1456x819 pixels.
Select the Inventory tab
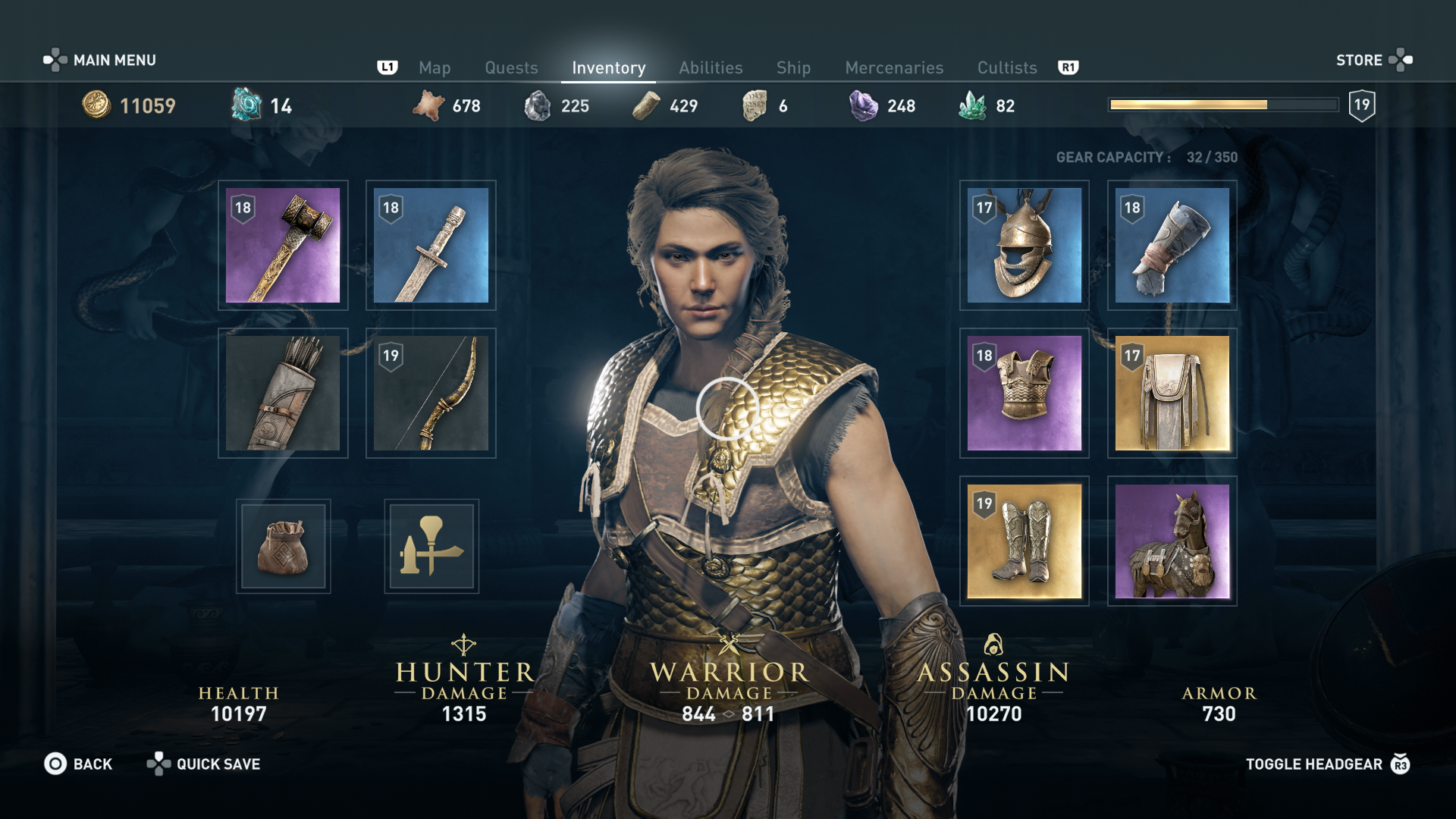point(608,68)
